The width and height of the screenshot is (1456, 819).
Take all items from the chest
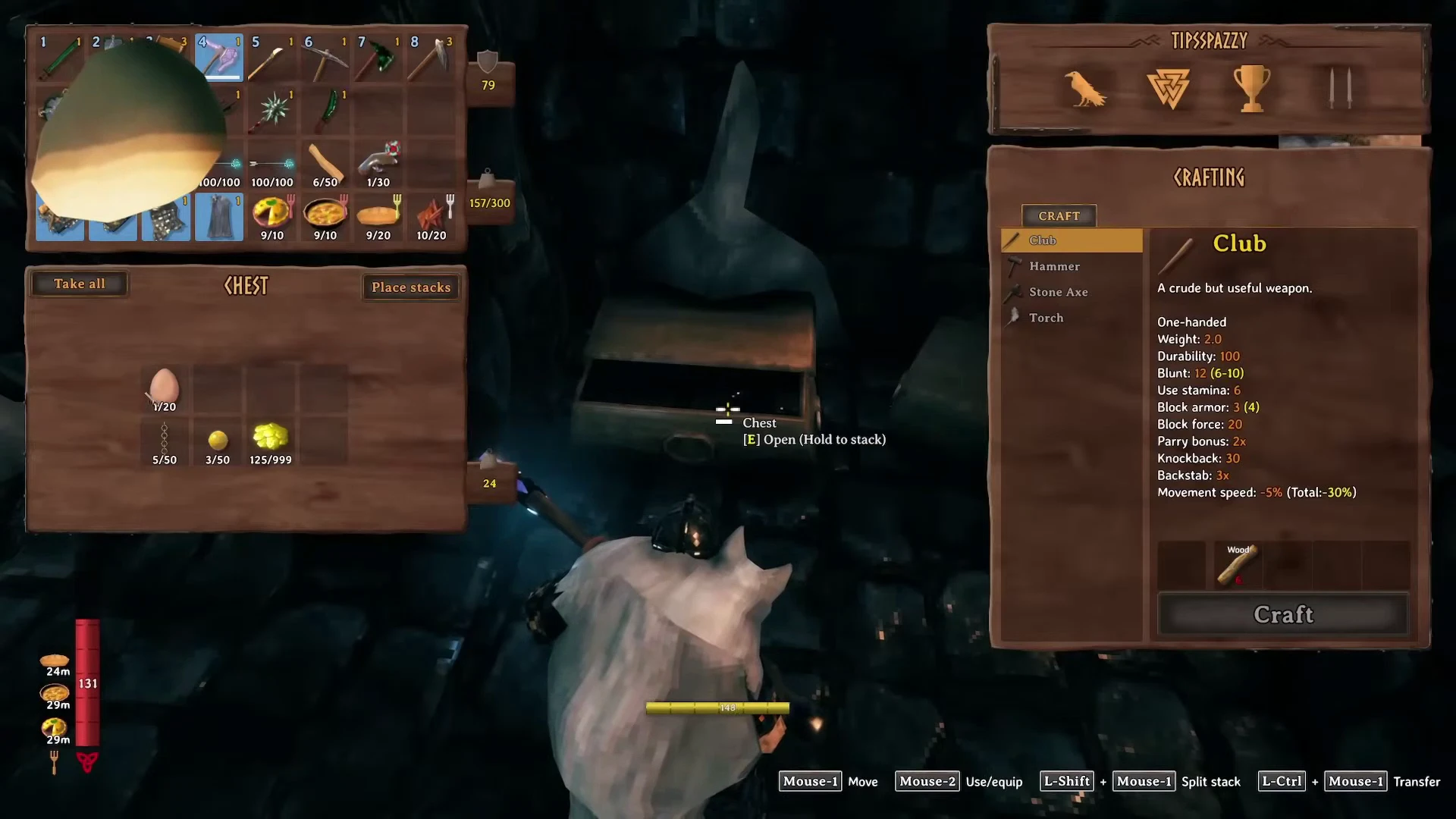(79, 284)
